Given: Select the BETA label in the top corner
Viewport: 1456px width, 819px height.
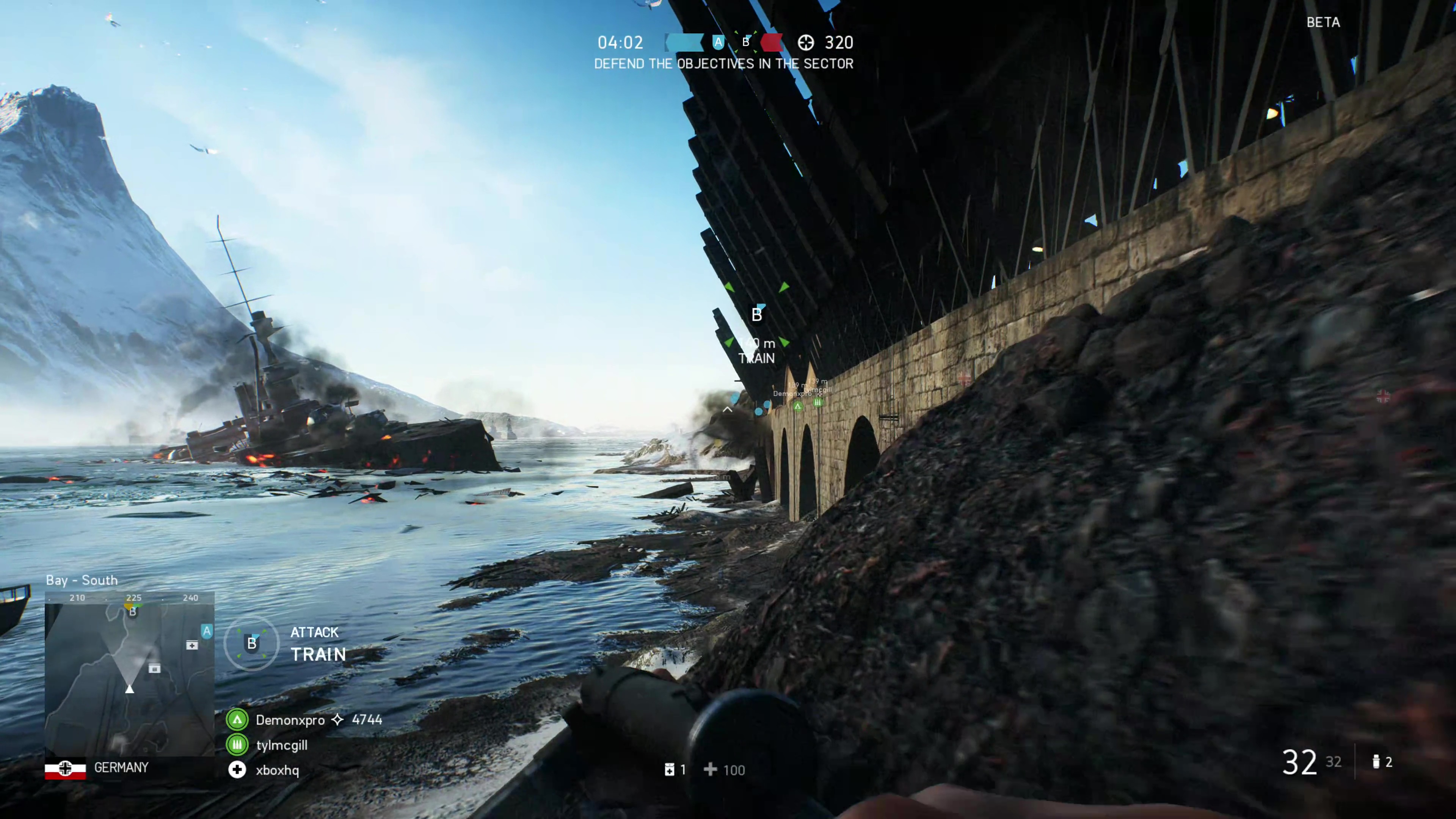Looking at the screenshot, I should [x=1323, y=23].
